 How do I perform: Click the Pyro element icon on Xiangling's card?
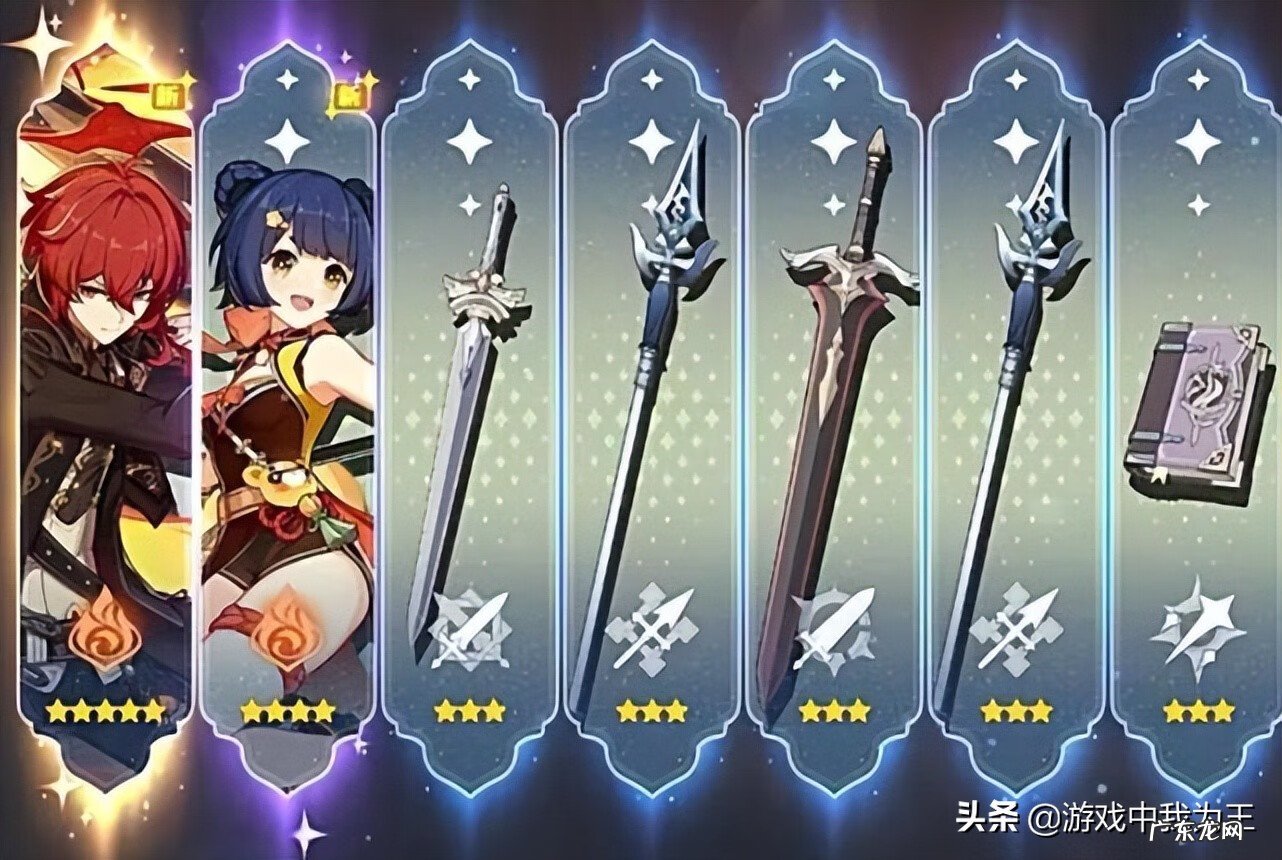tap(287, 633)
